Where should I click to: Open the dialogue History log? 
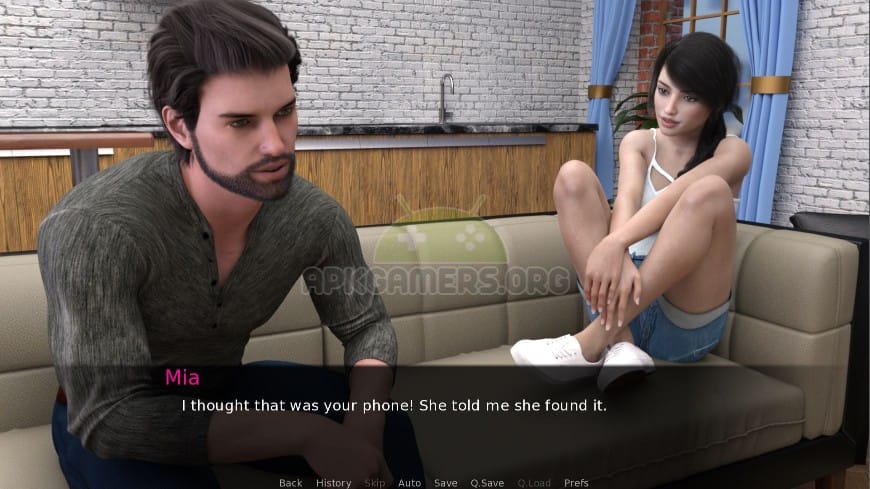[x=333, y=483]
